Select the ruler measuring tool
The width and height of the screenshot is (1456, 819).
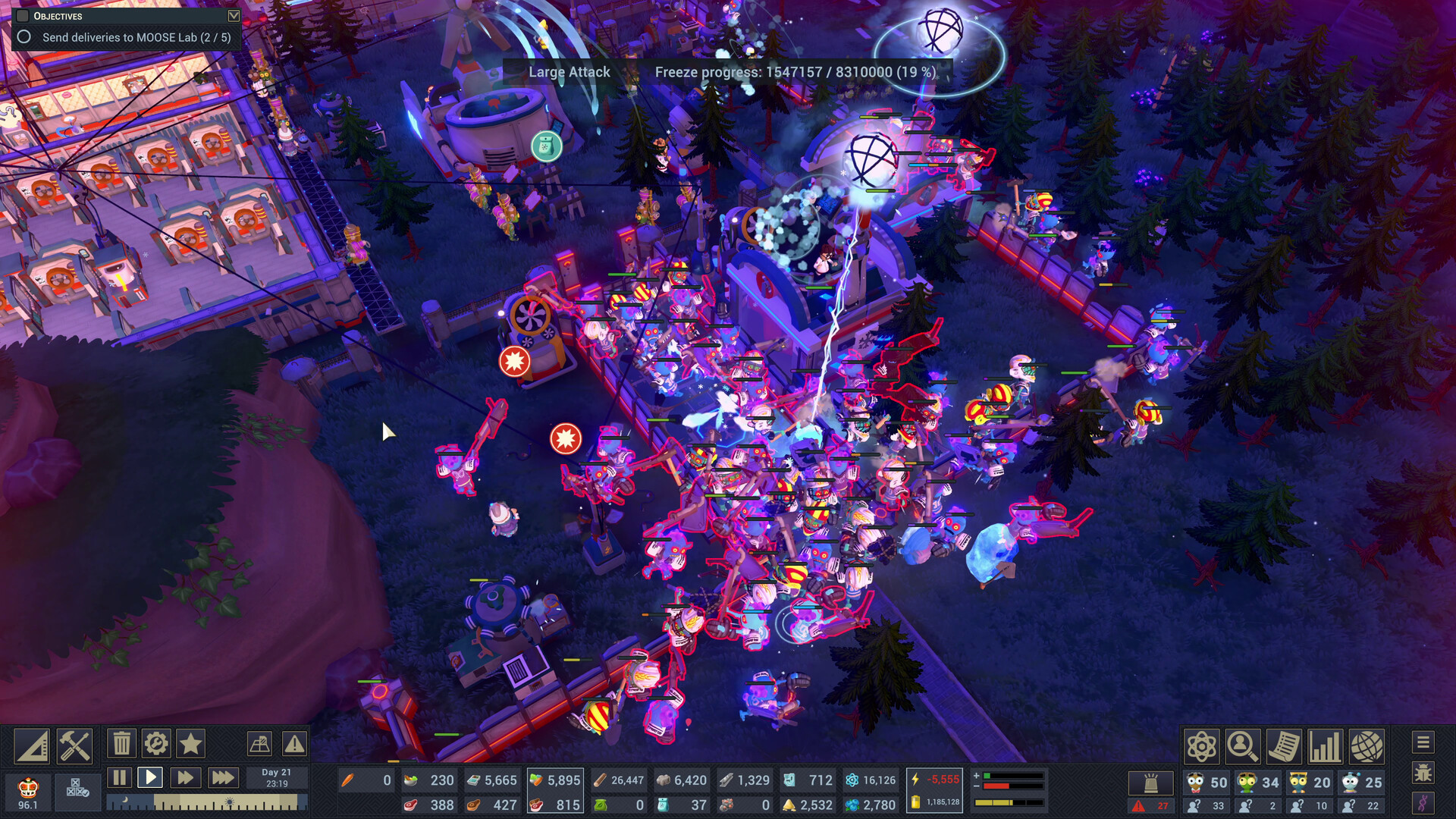click(33, 745)
